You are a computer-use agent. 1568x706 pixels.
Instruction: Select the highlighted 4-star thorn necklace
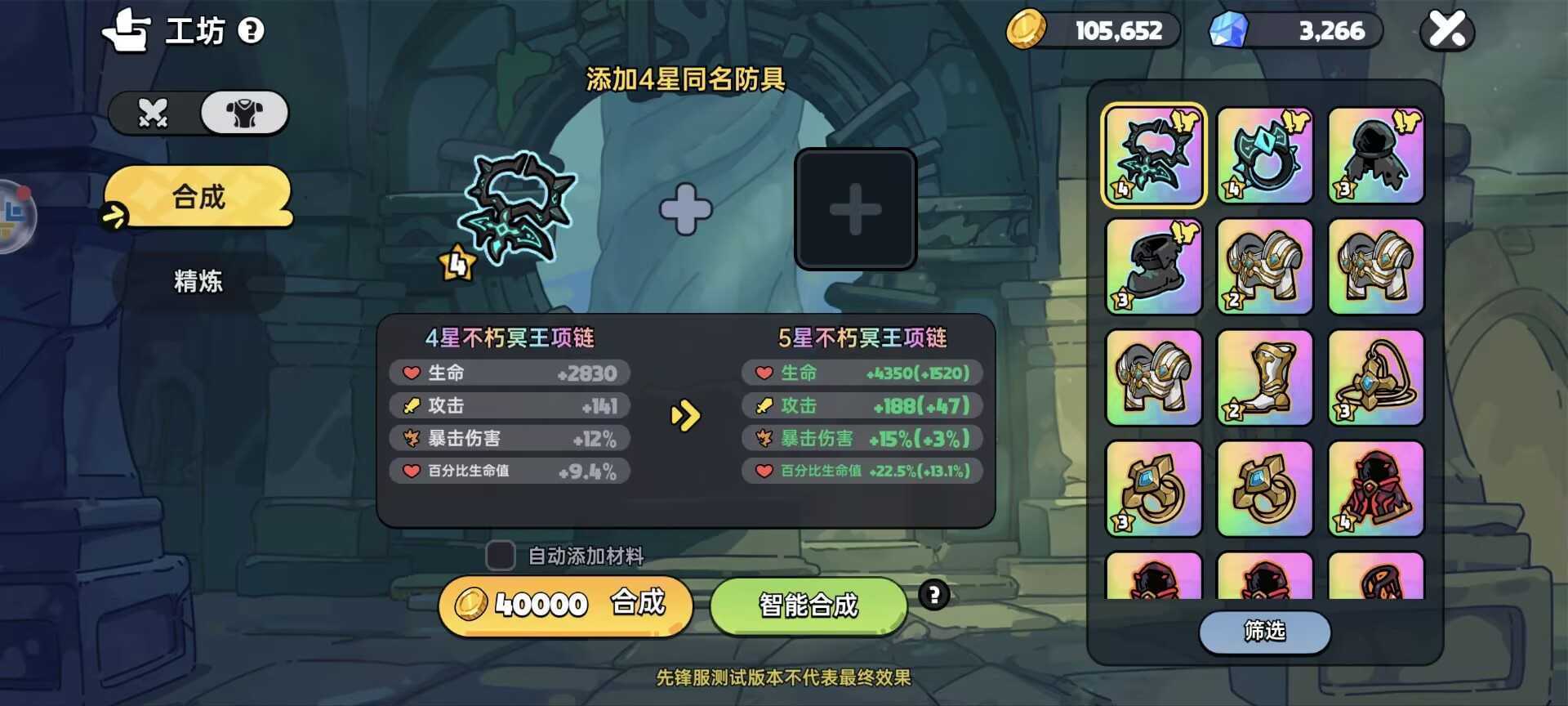(x=1153, y=155)
